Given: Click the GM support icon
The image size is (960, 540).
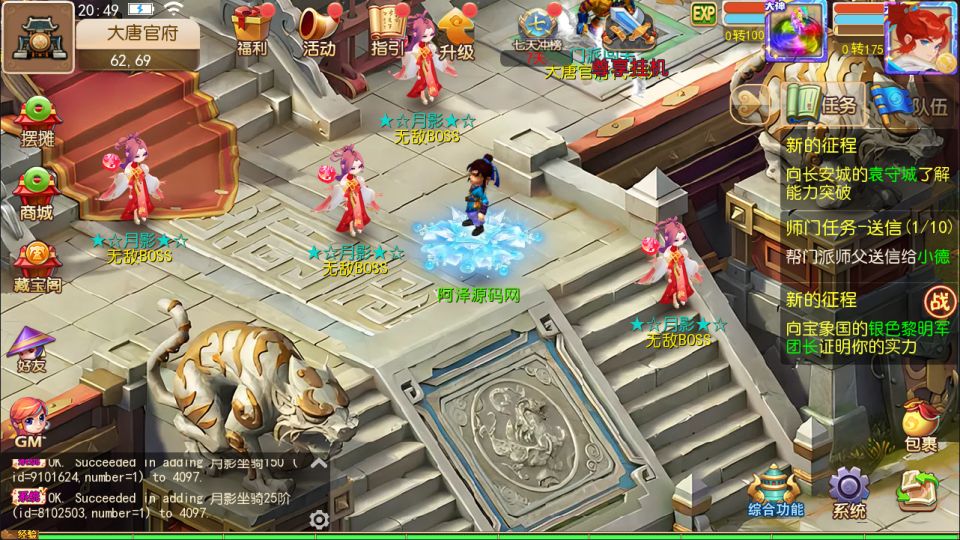Looking at the screenshot, I should (x=27, y=422).
